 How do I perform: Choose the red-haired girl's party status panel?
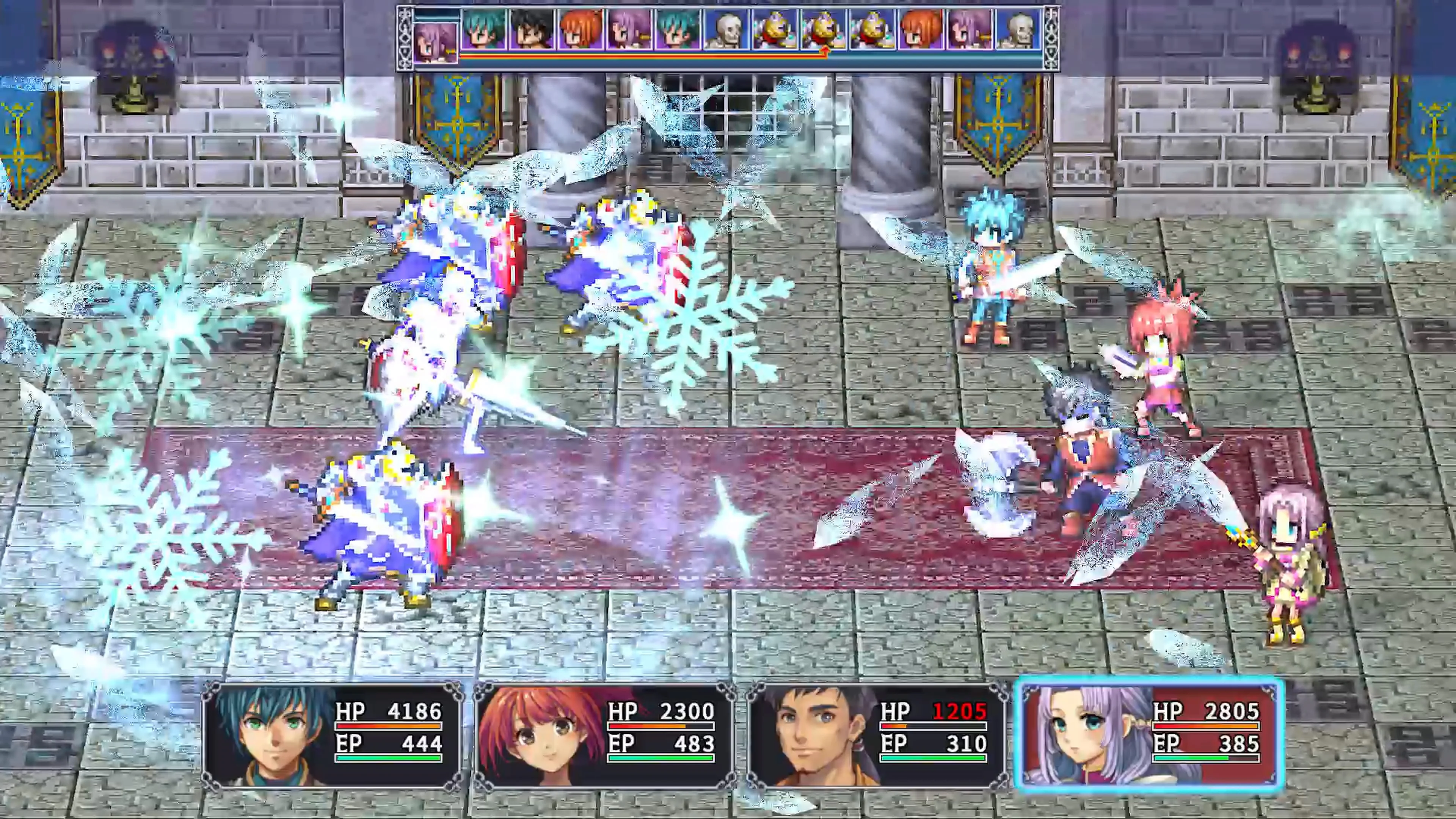click(604, 736)
